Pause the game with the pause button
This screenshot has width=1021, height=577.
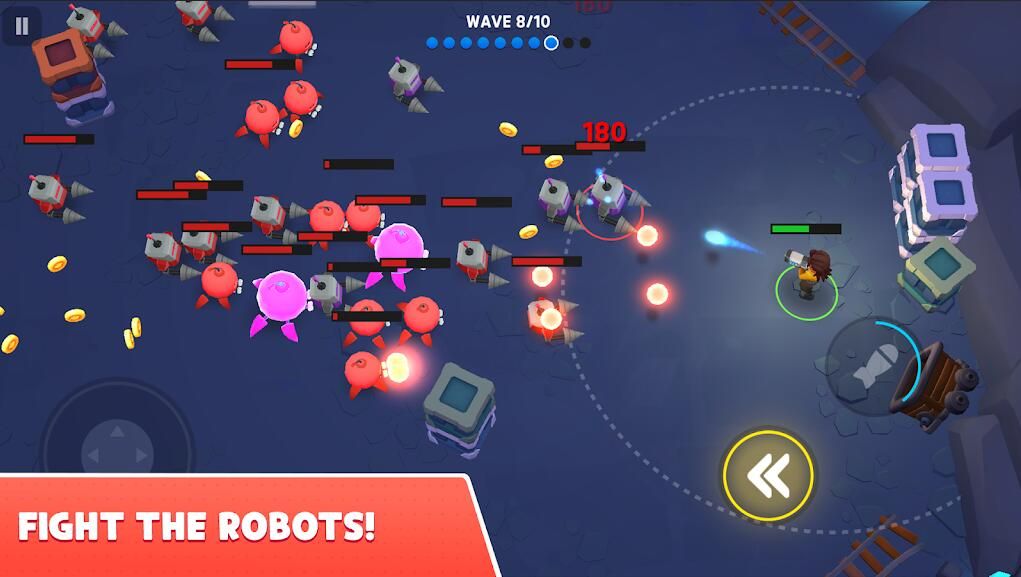pos(21,26)
